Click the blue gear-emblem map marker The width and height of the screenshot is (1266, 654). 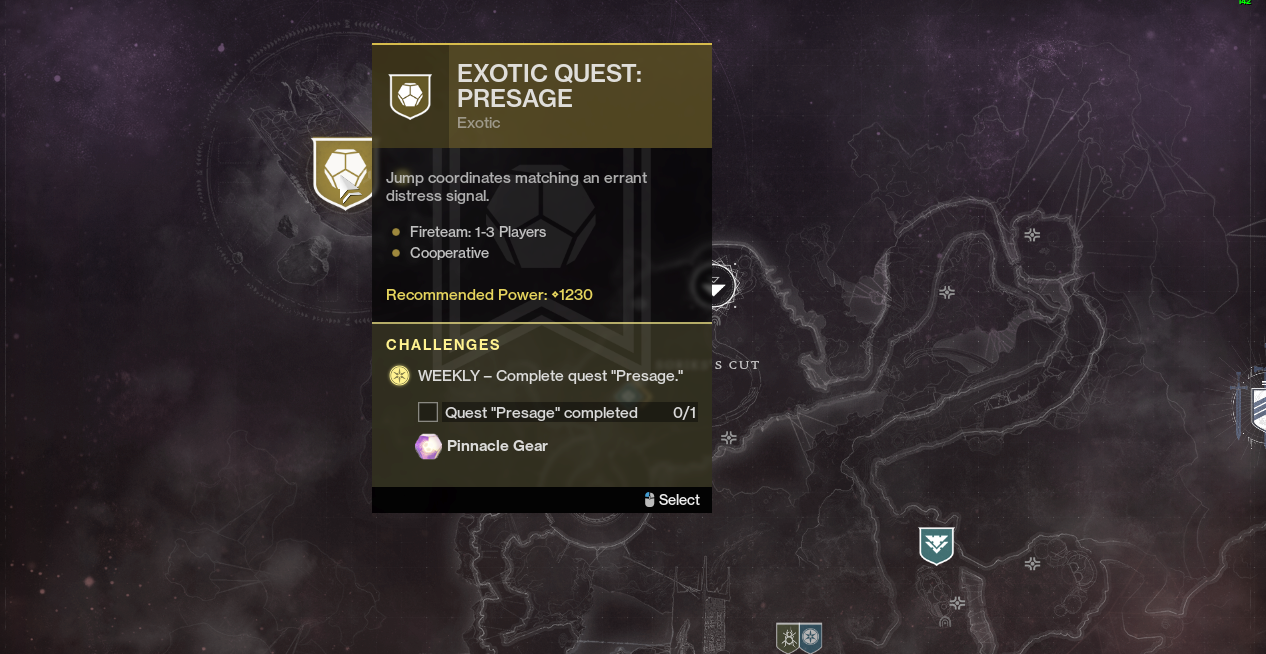pos(811,637)
